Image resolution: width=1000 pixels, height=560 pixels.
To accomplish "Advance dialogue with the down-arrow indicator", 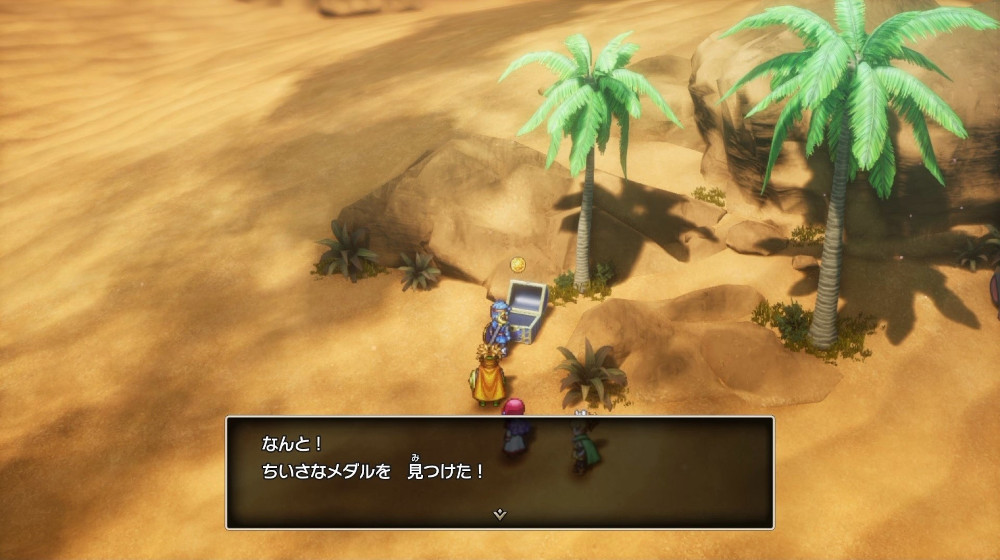I will click(x=500, y=514).
